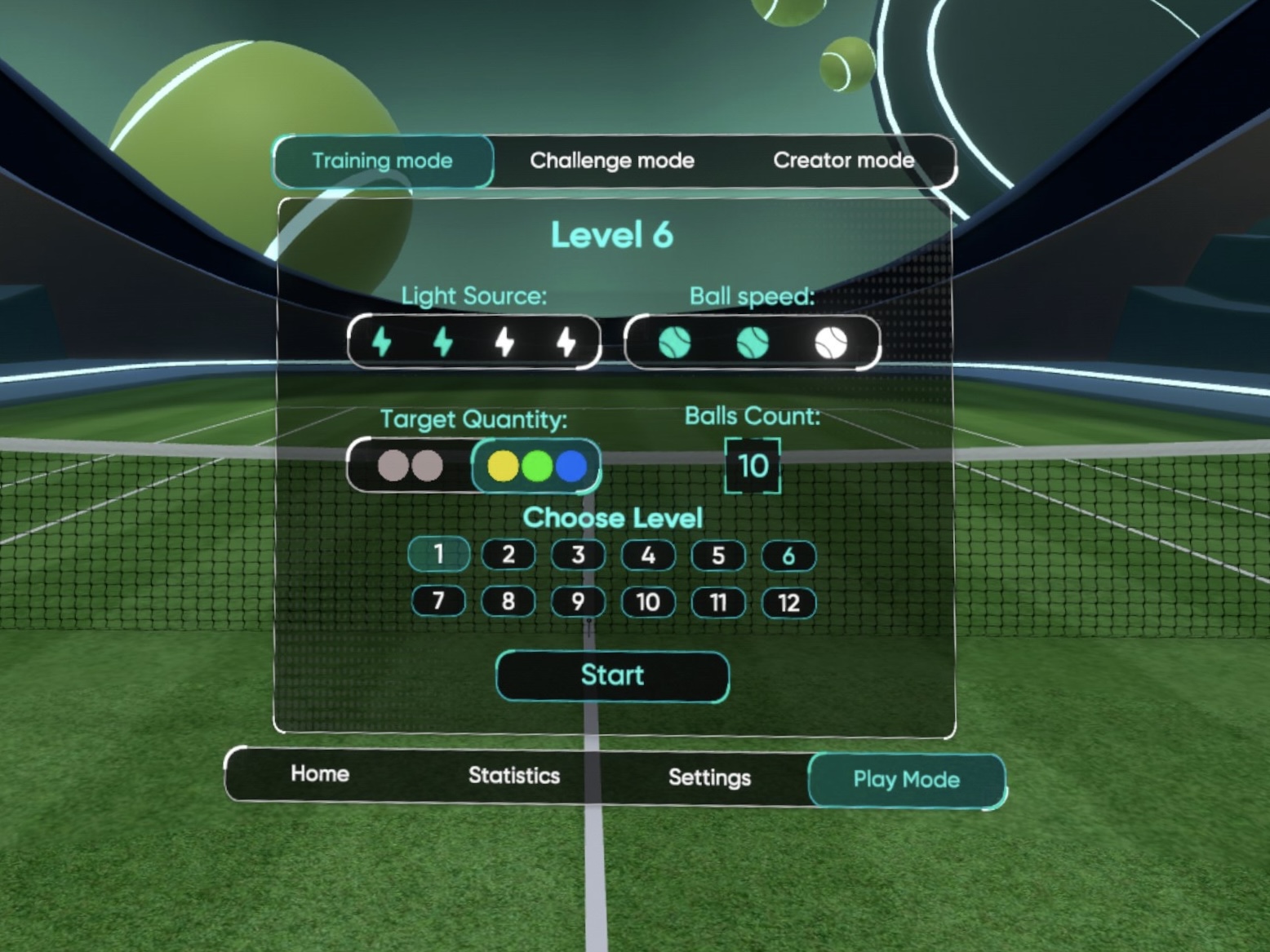
Task: Open the Challenge mode tab
Action: 612,161
